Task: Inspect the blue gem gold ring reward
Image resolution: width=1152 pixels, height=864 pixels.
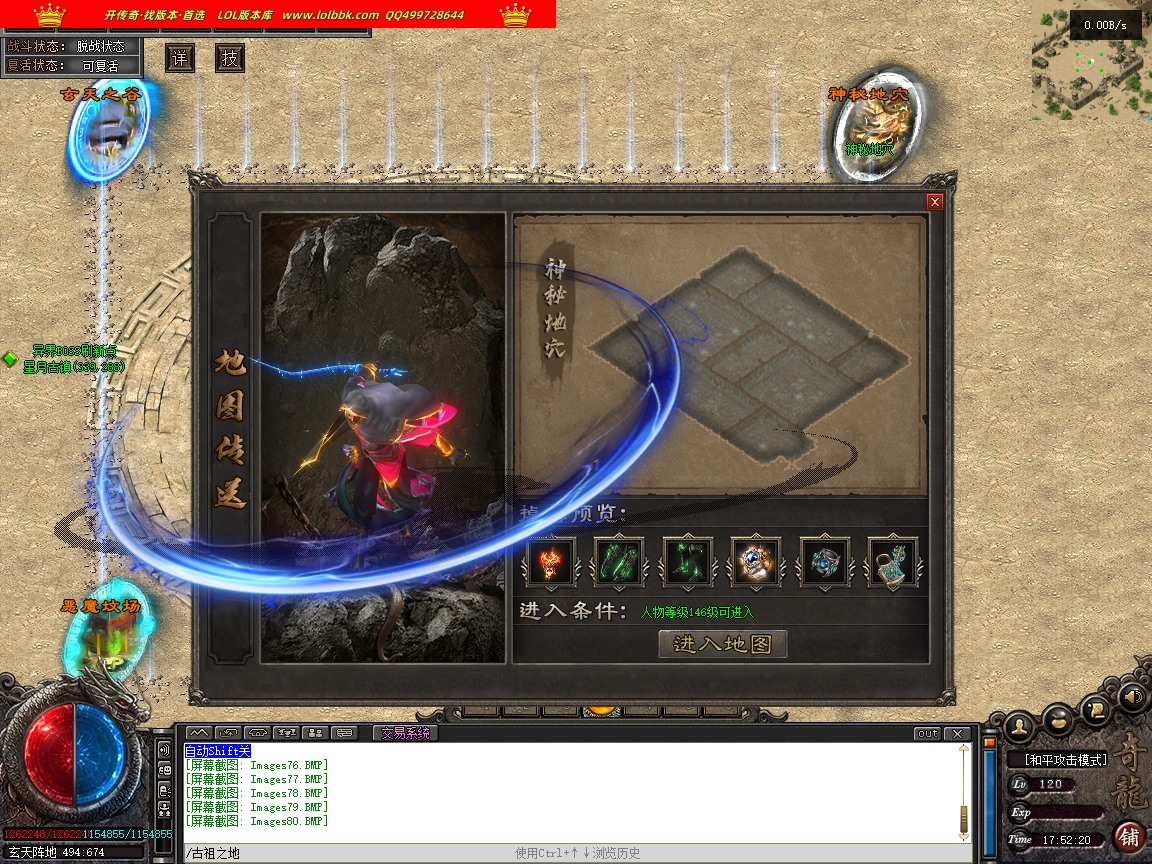Action: [756, 562]
